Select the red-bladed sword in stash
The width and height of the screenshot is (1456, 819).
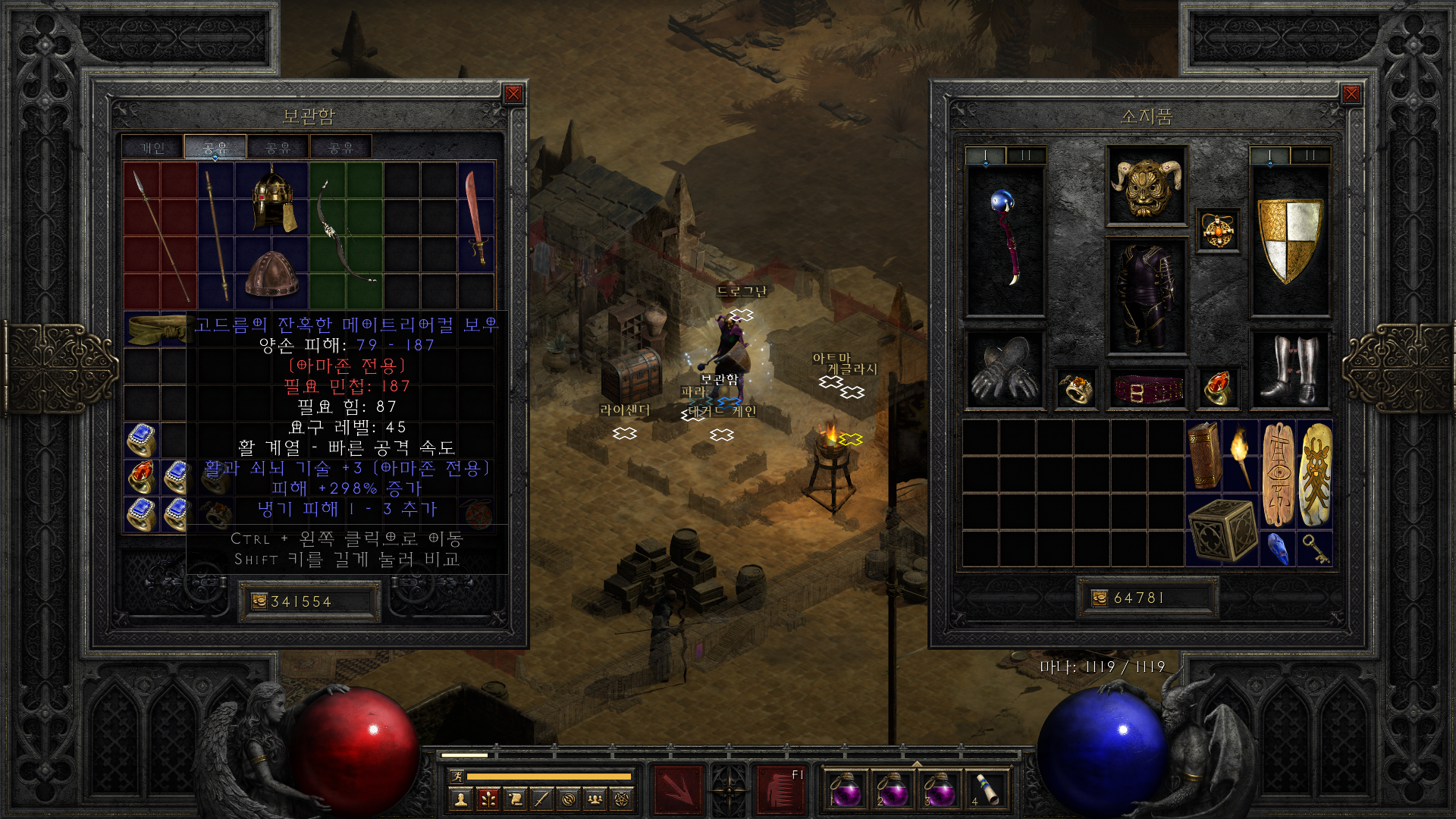point(476,217)
